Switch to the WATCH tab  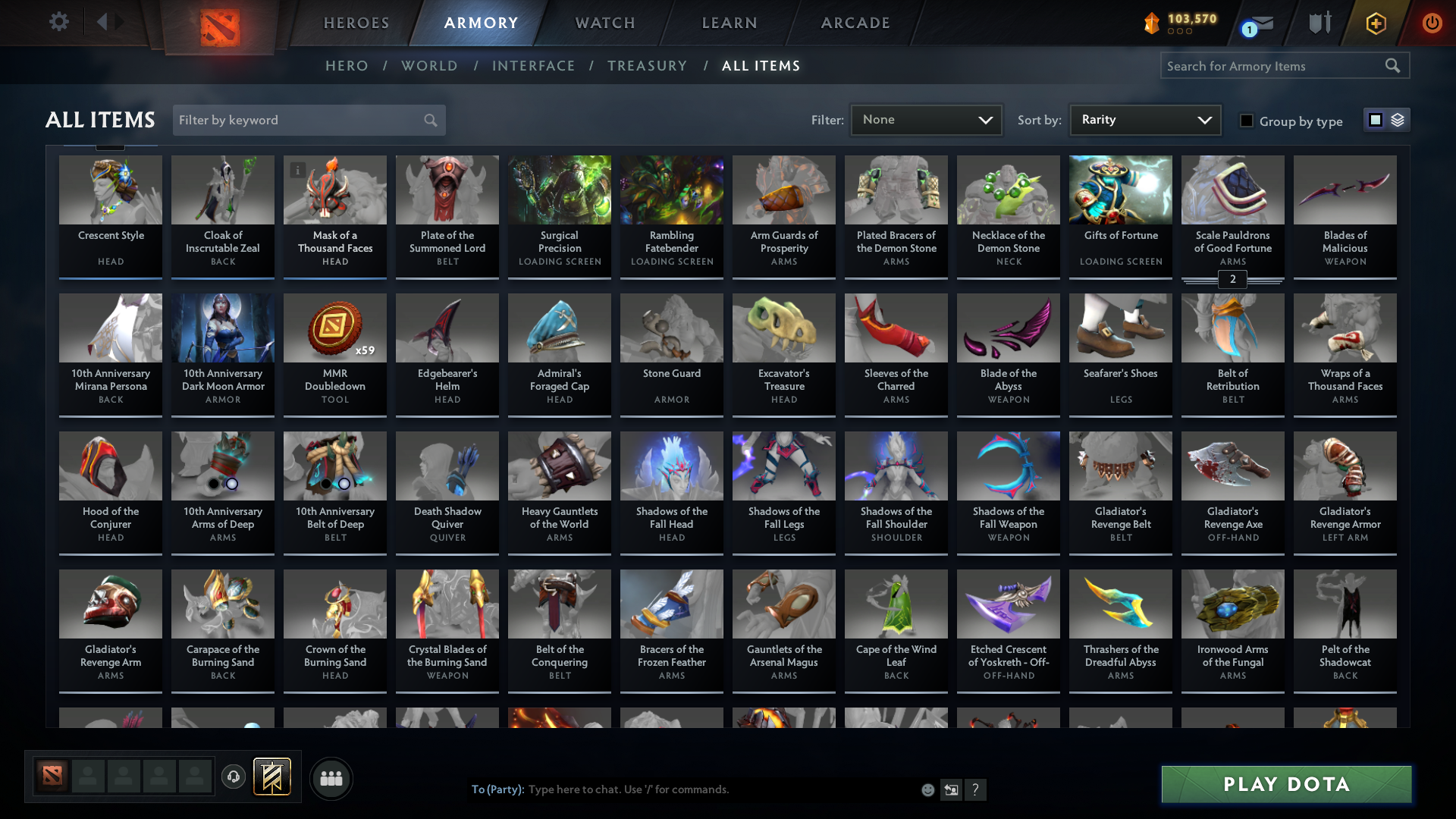point(604,23)
